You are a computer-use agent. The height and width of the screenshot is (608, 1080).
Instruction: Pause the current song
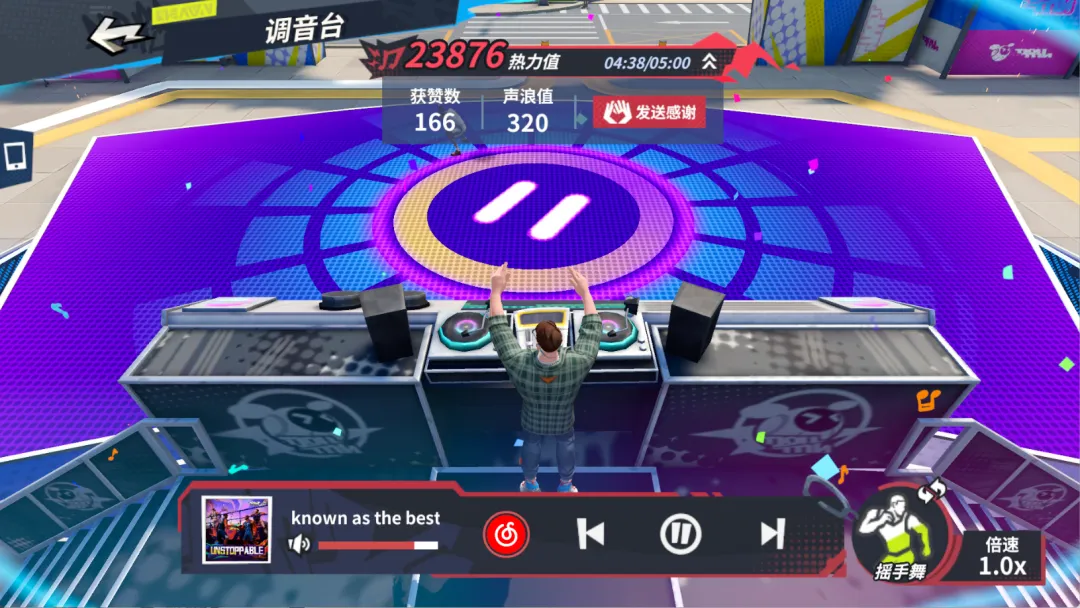coord(680,535)
